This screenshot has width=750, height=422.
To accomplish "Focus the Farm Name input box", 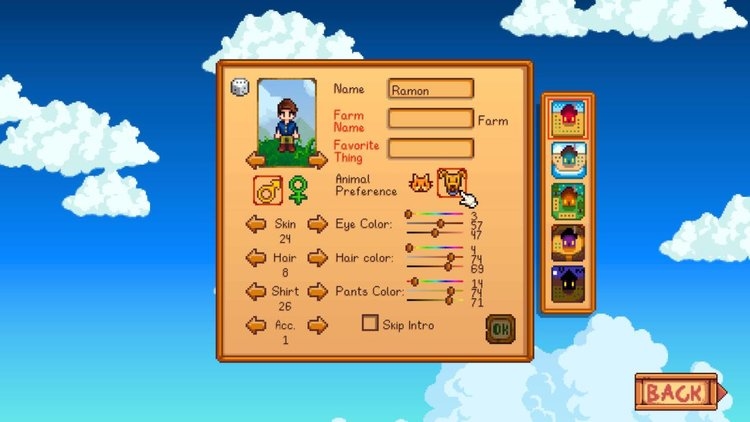I will pyautogui.click(x=430, y=119).
